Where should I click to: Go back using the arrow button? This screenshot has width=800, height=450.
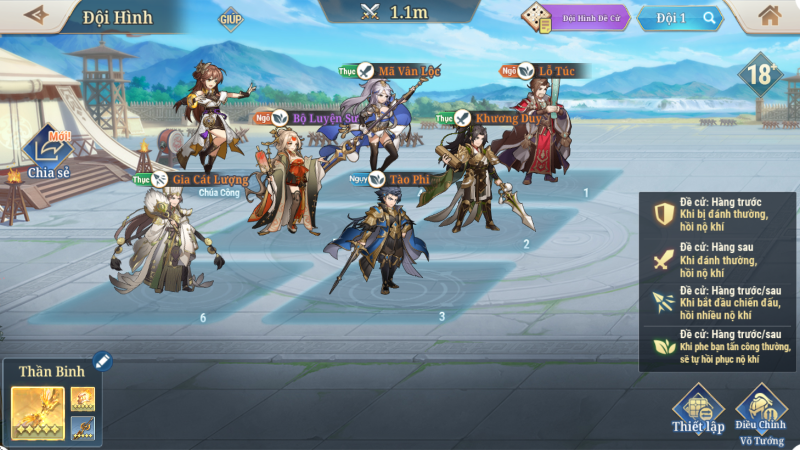coord(37,15)
